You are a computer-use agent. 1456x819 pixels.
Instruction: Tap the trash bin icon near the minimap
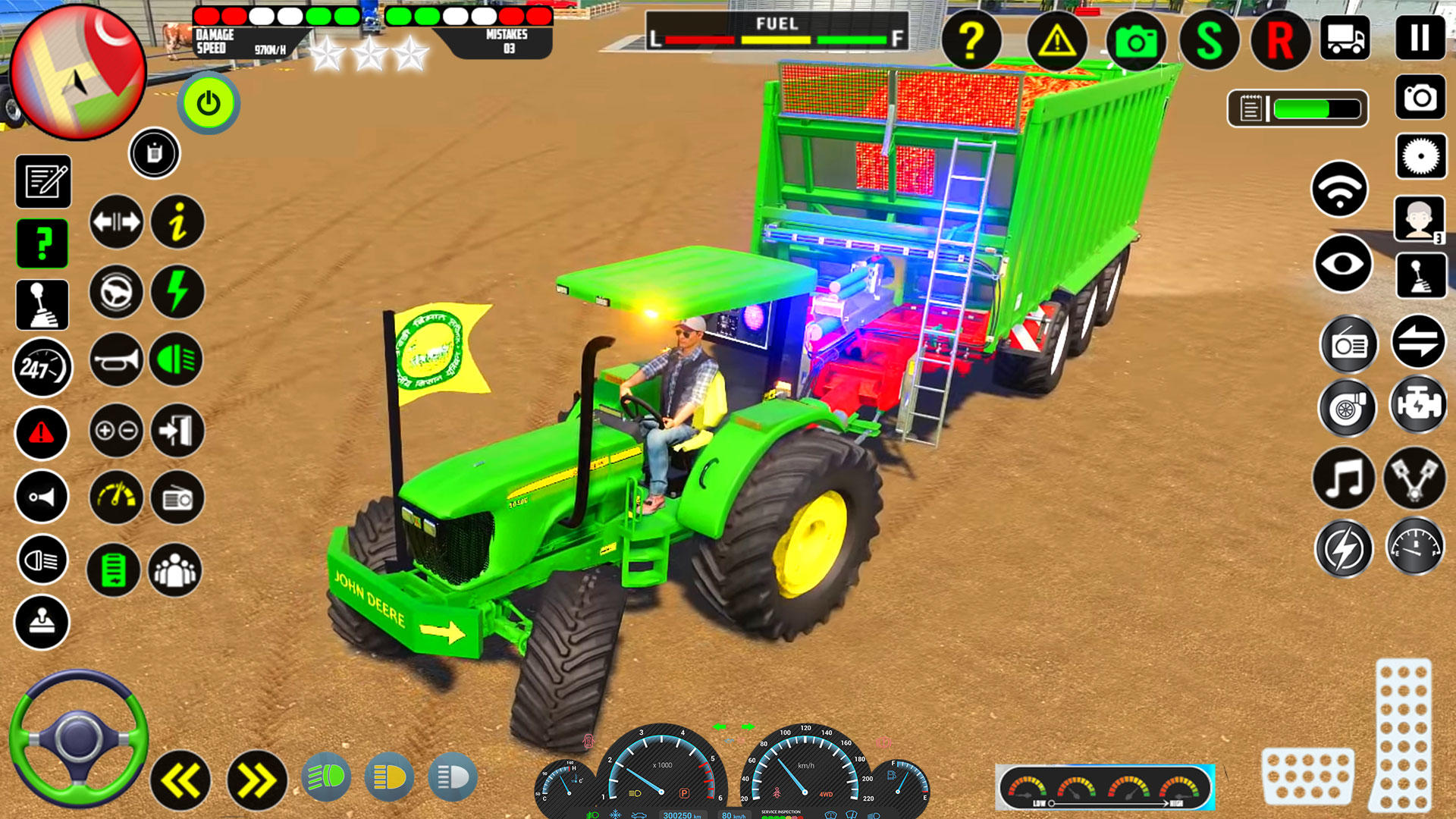click(154, 153)
